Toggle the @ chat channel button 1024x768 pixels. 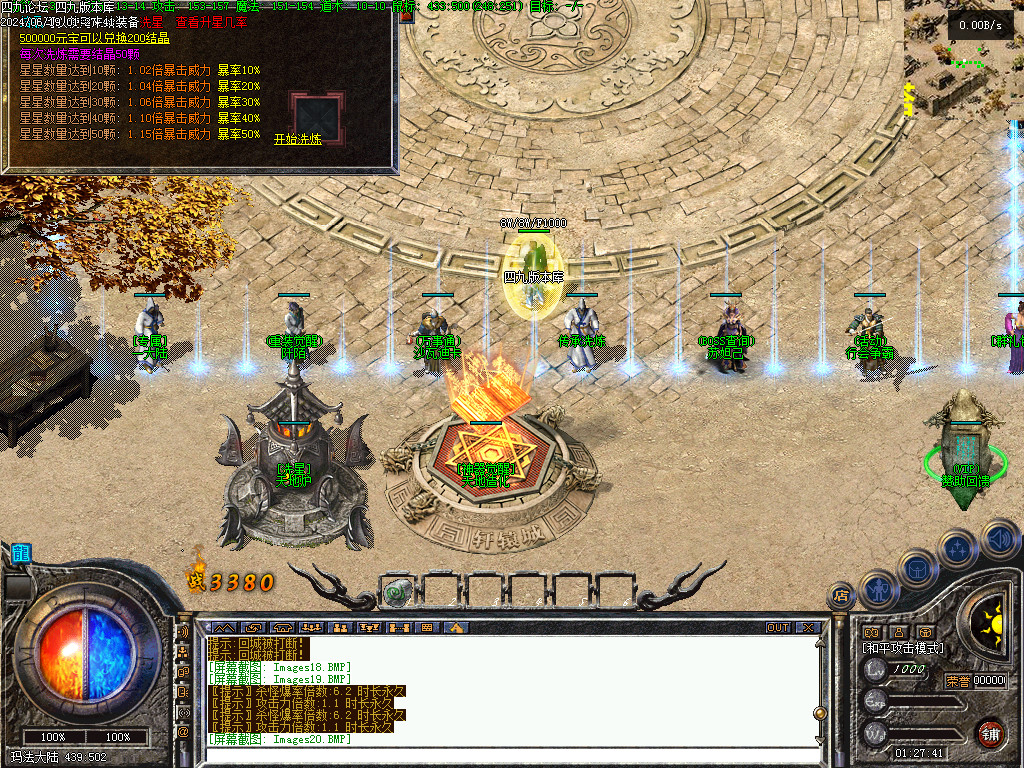coord(183,731)
